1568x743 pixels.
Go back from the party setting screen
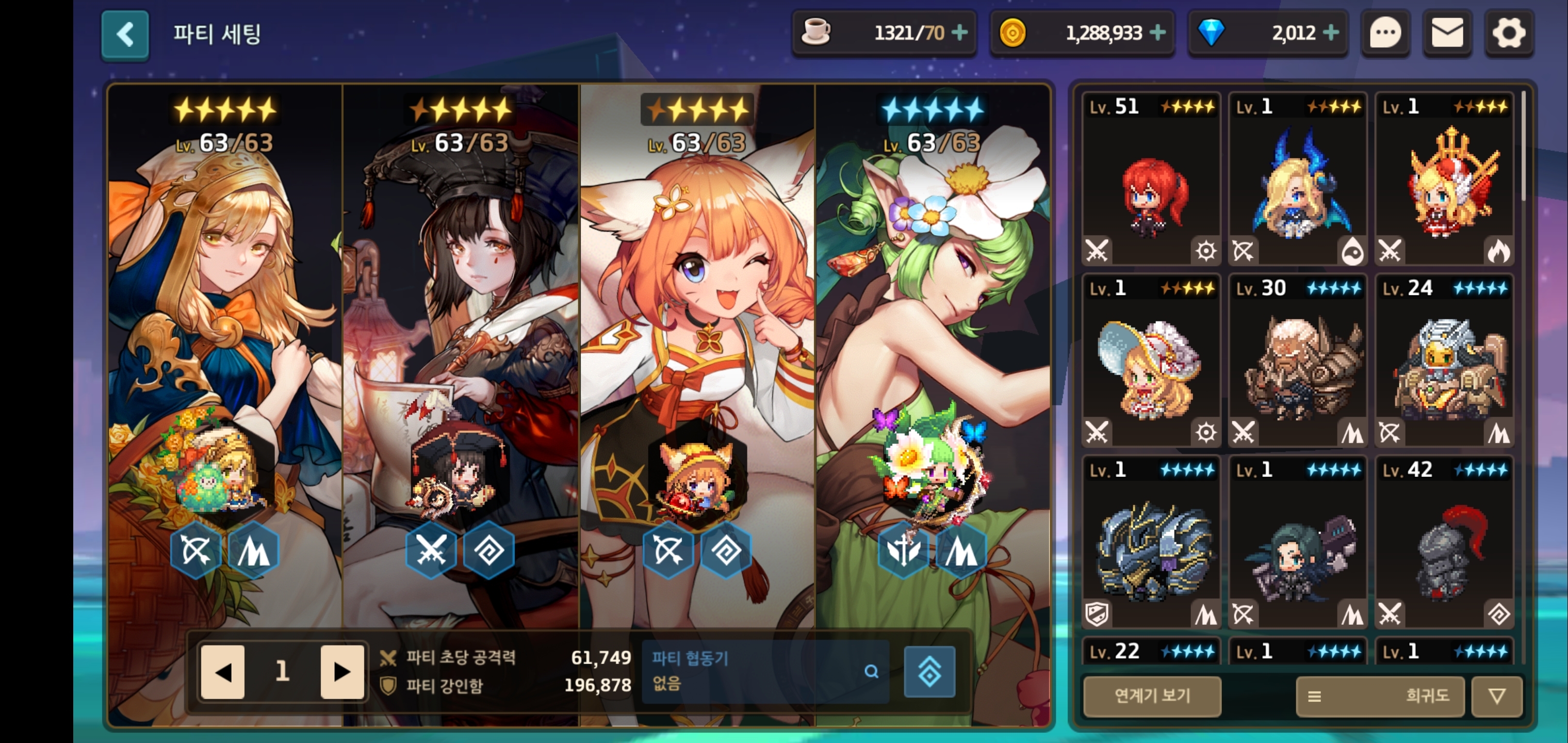(125, 35)
